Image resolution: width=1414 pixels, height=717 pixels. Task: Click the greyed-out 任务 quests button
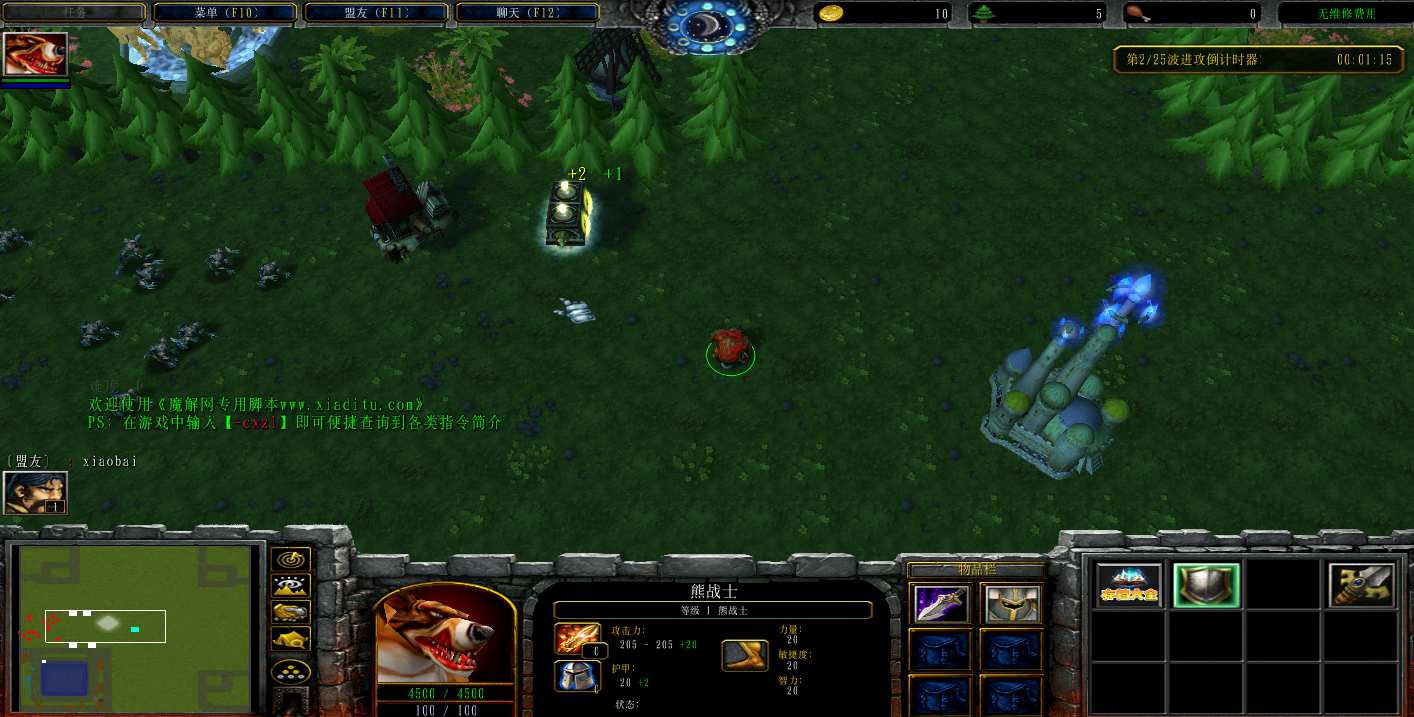click(75, 13)
